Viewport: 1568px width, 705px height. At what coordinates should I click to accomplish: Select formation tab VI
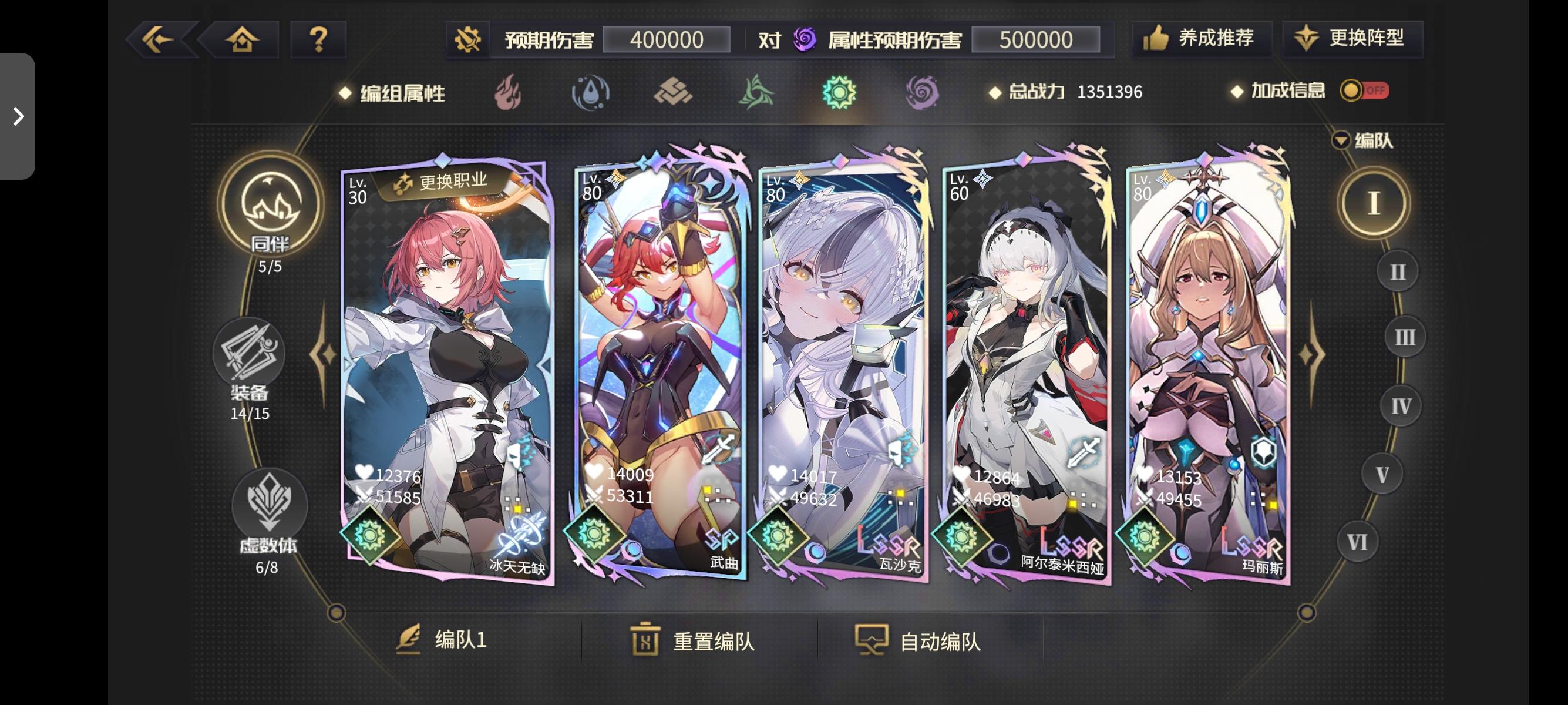(1357, 541)
